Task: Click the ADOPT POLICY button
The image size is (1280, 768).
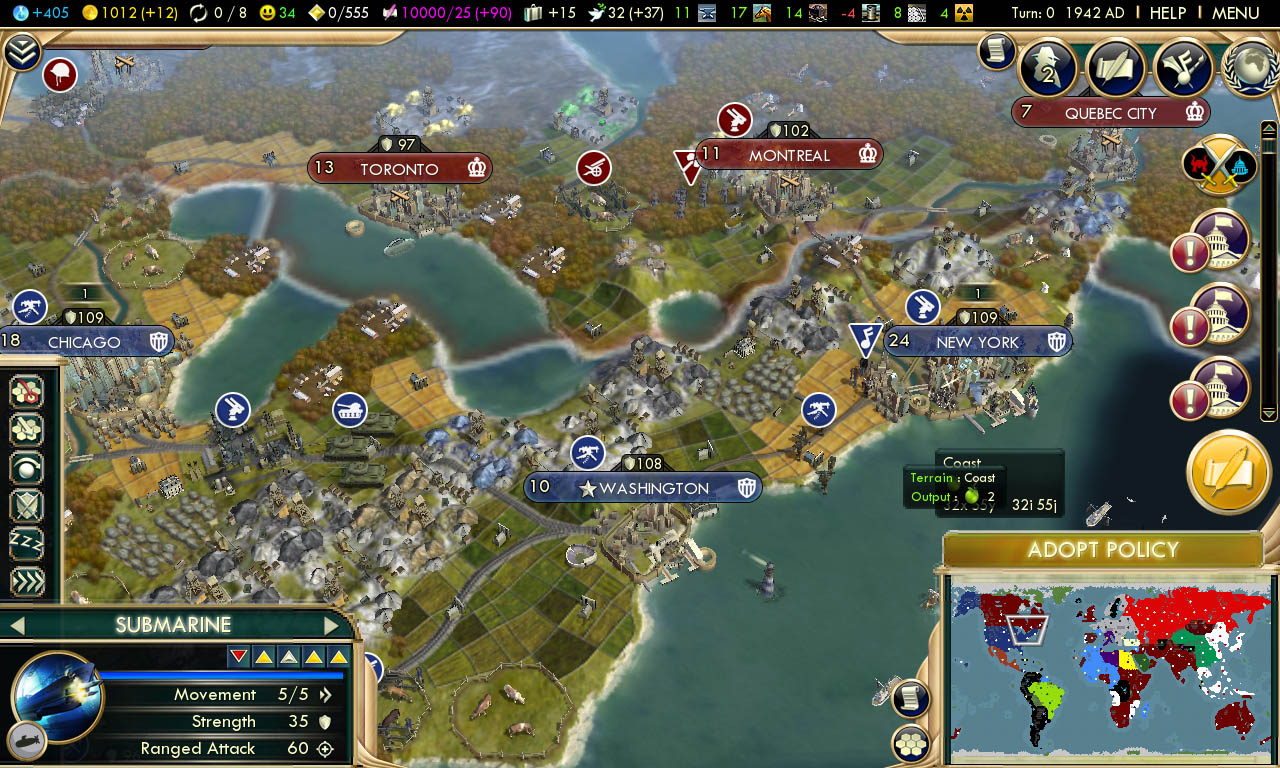Action: (1103, 549)
